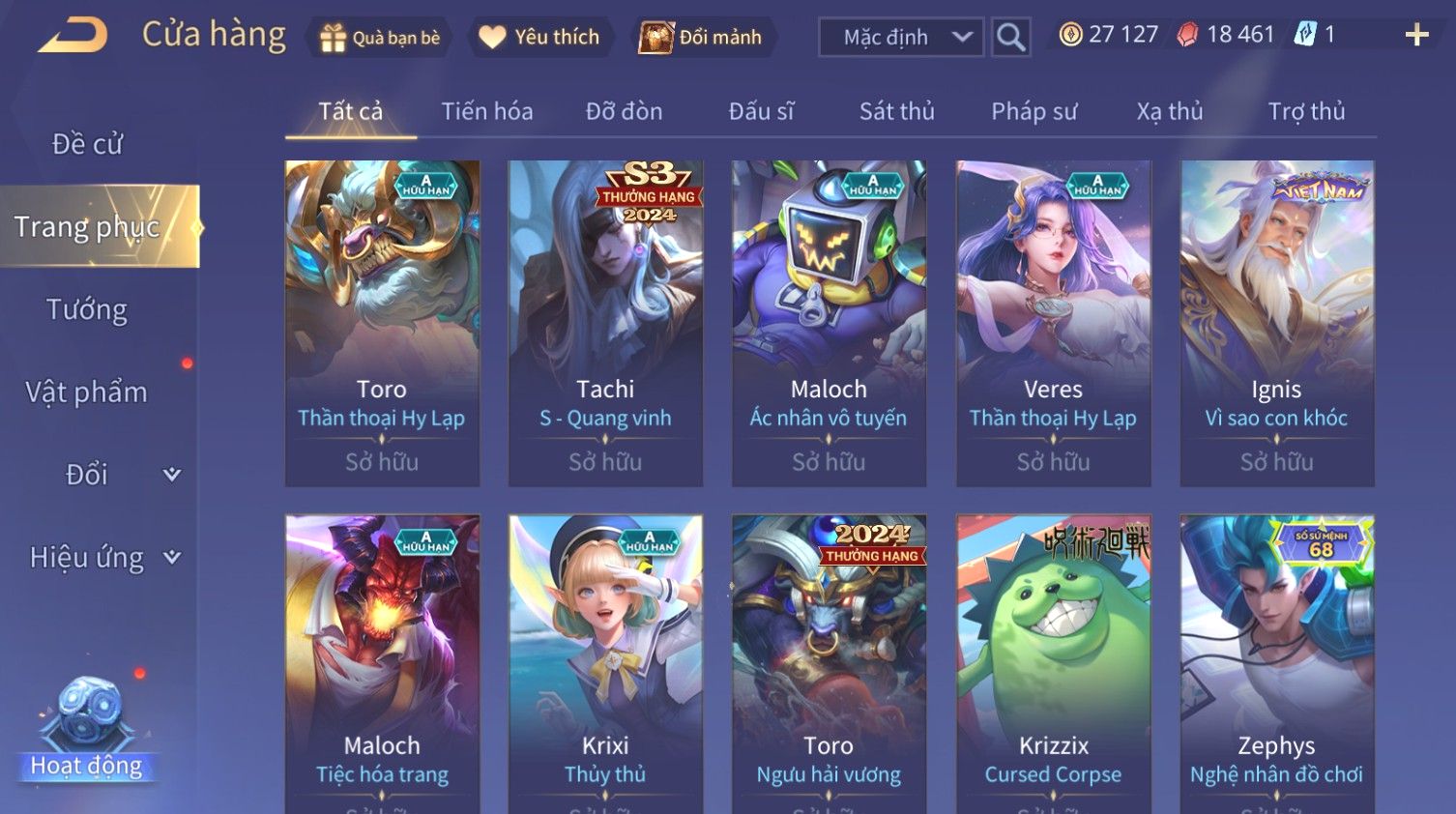The height and width of the screenshot is (814, 1456).
Task: Expand the Mặc định sort dropdown
Action: (900, 38)
